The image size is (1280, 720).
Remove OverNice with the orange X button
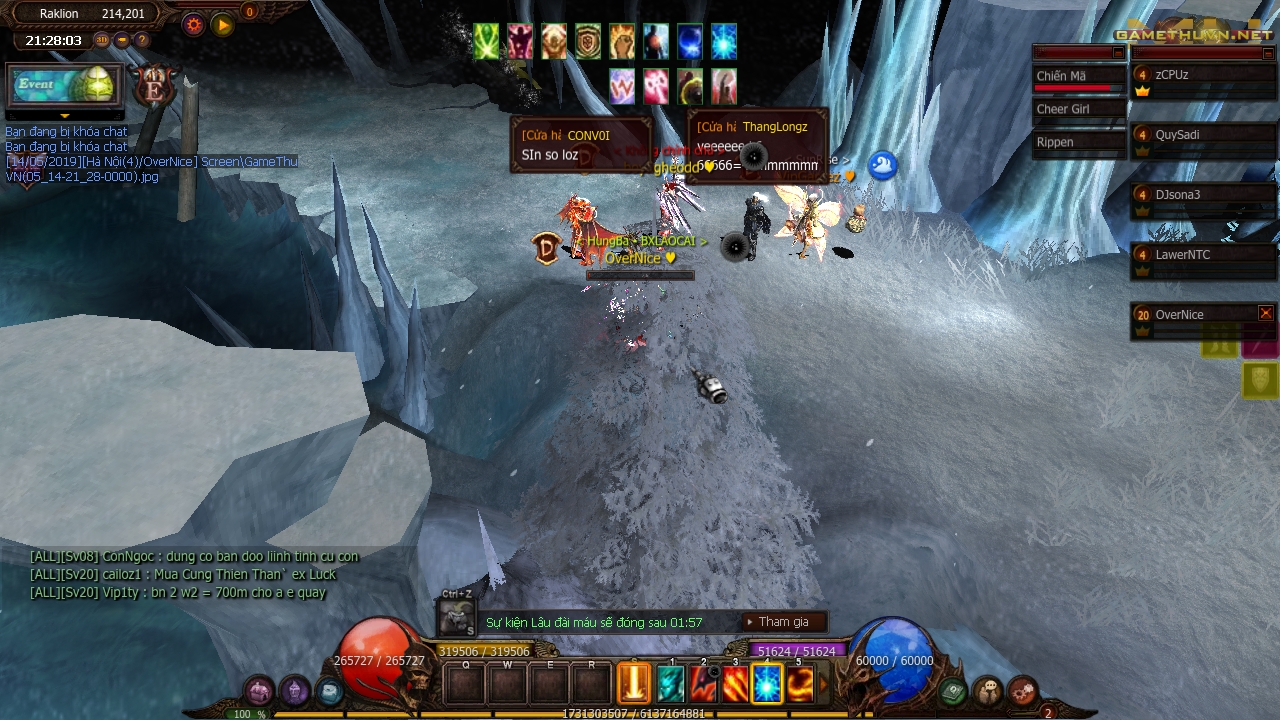1266,313
